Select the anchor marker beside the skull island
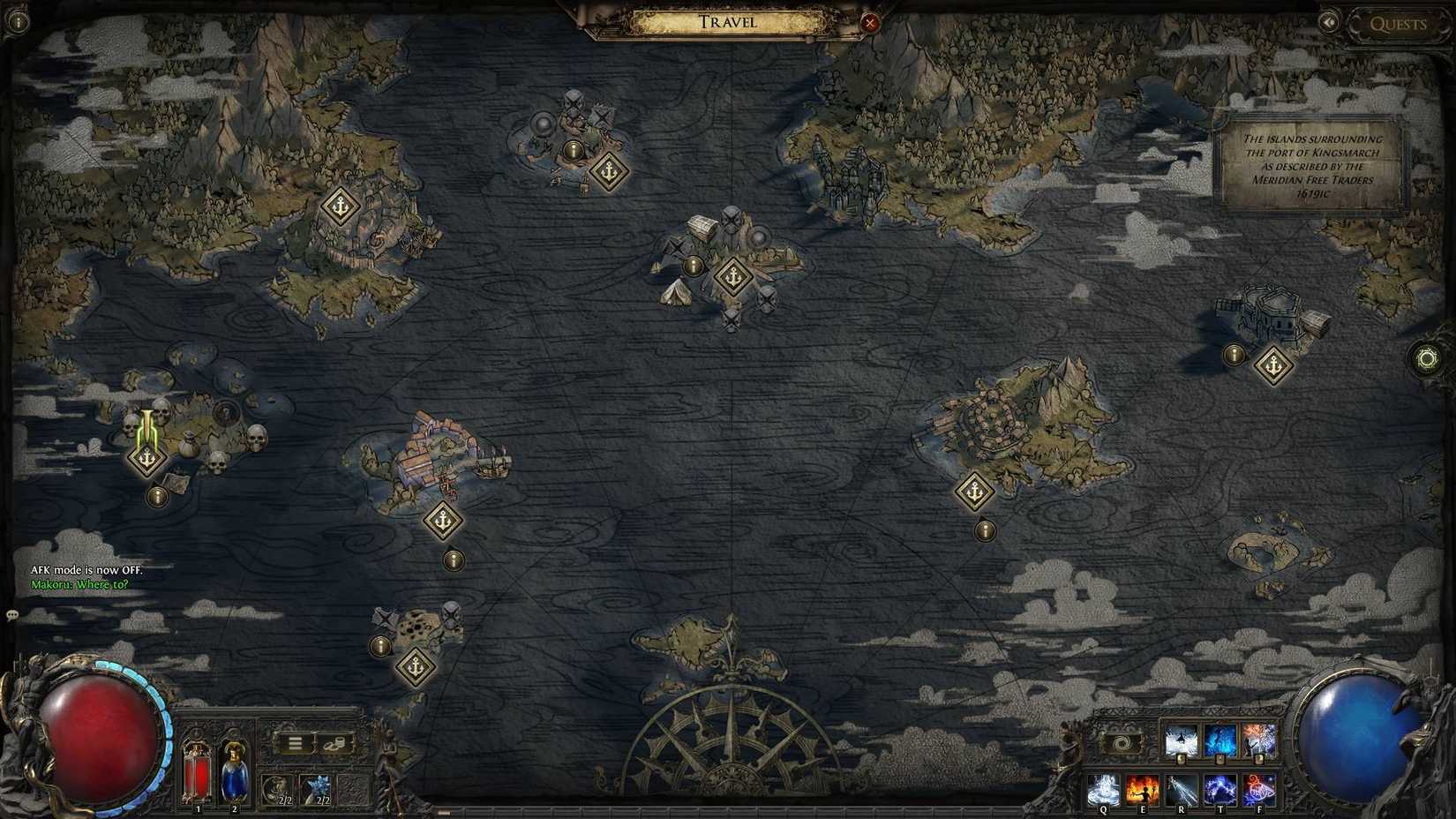1456x819 pixels. click(x=147, y=460)
